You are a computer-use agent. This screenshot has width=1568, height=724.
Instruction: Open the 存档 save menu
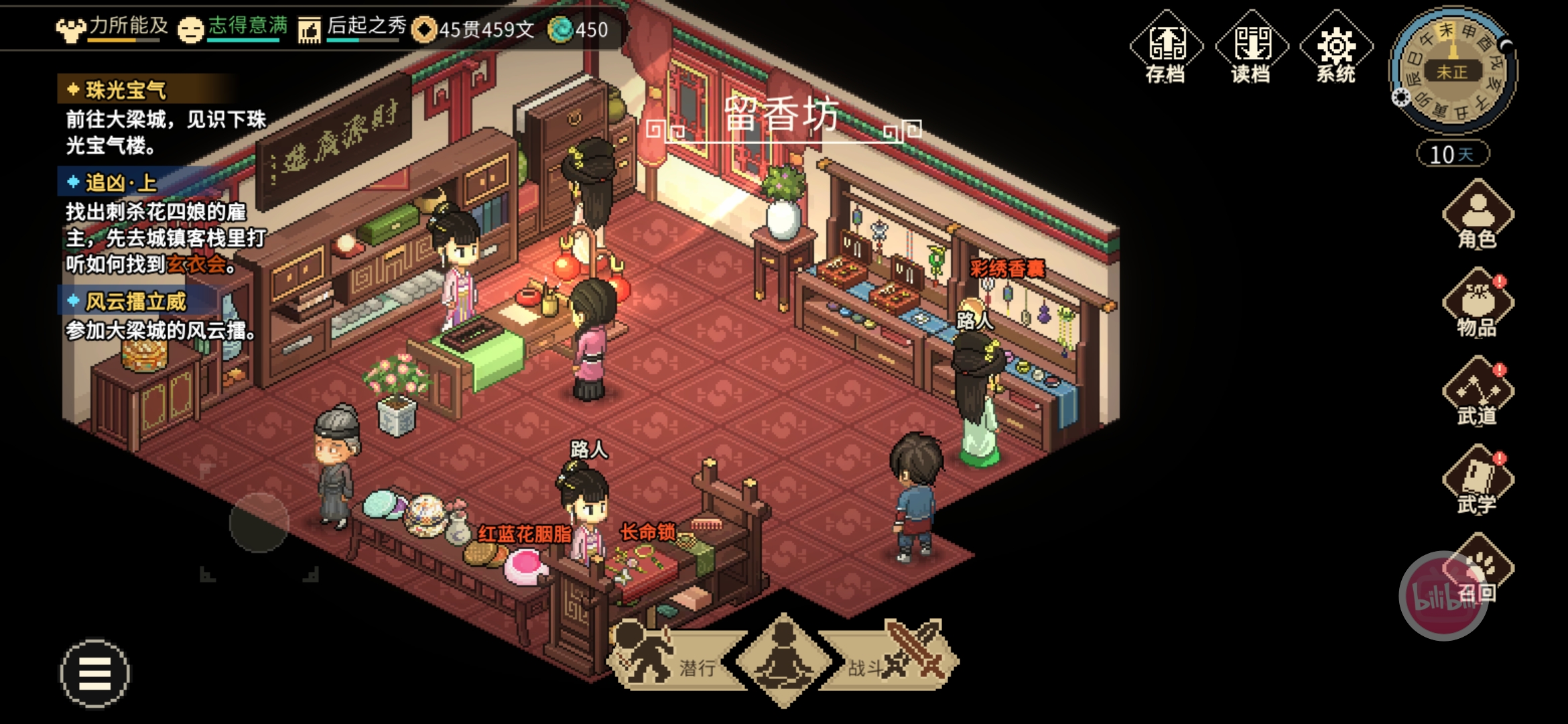coord(1166,48)
